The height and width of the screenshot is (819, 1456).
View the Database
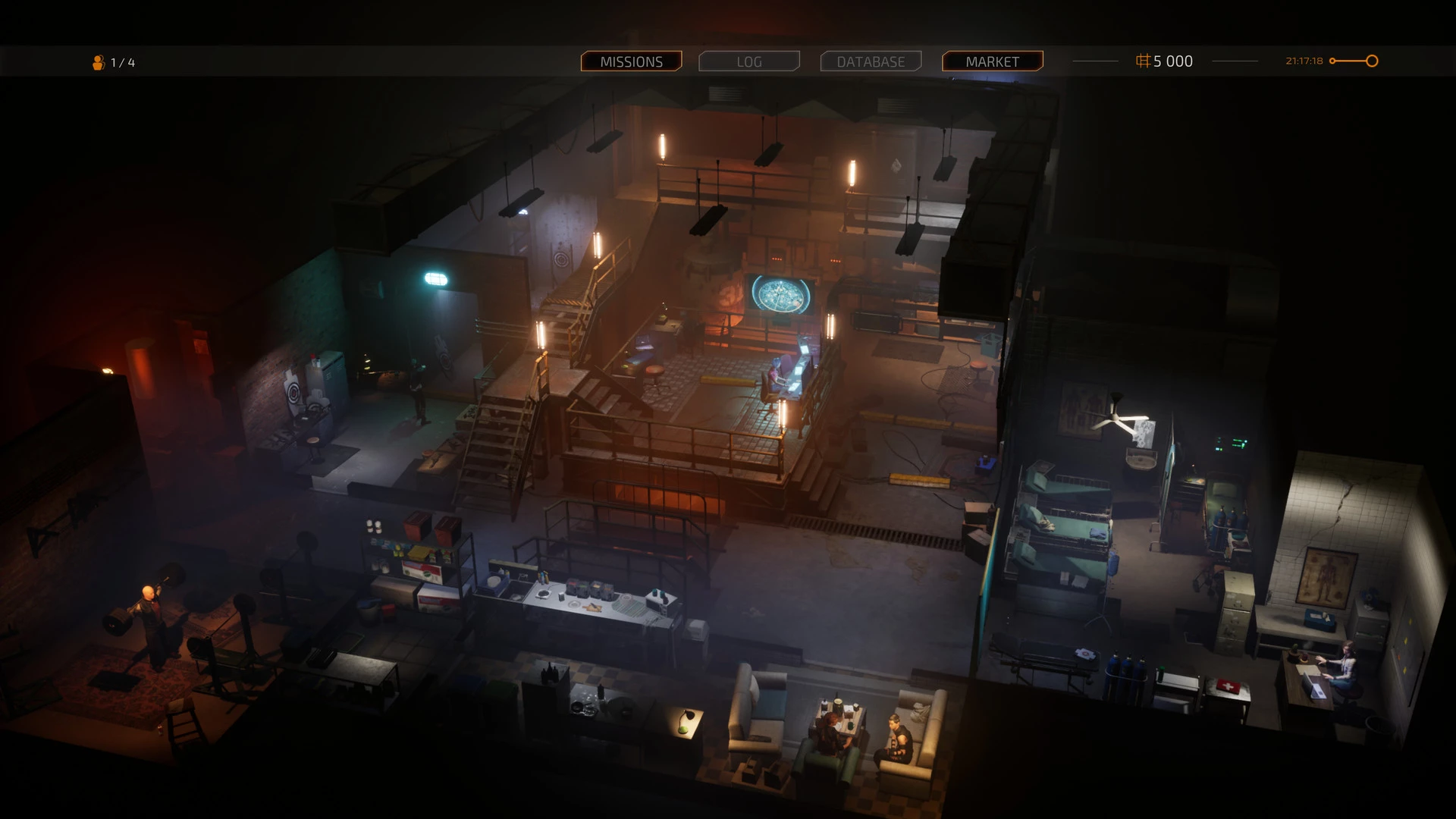(x=871, y=61)
